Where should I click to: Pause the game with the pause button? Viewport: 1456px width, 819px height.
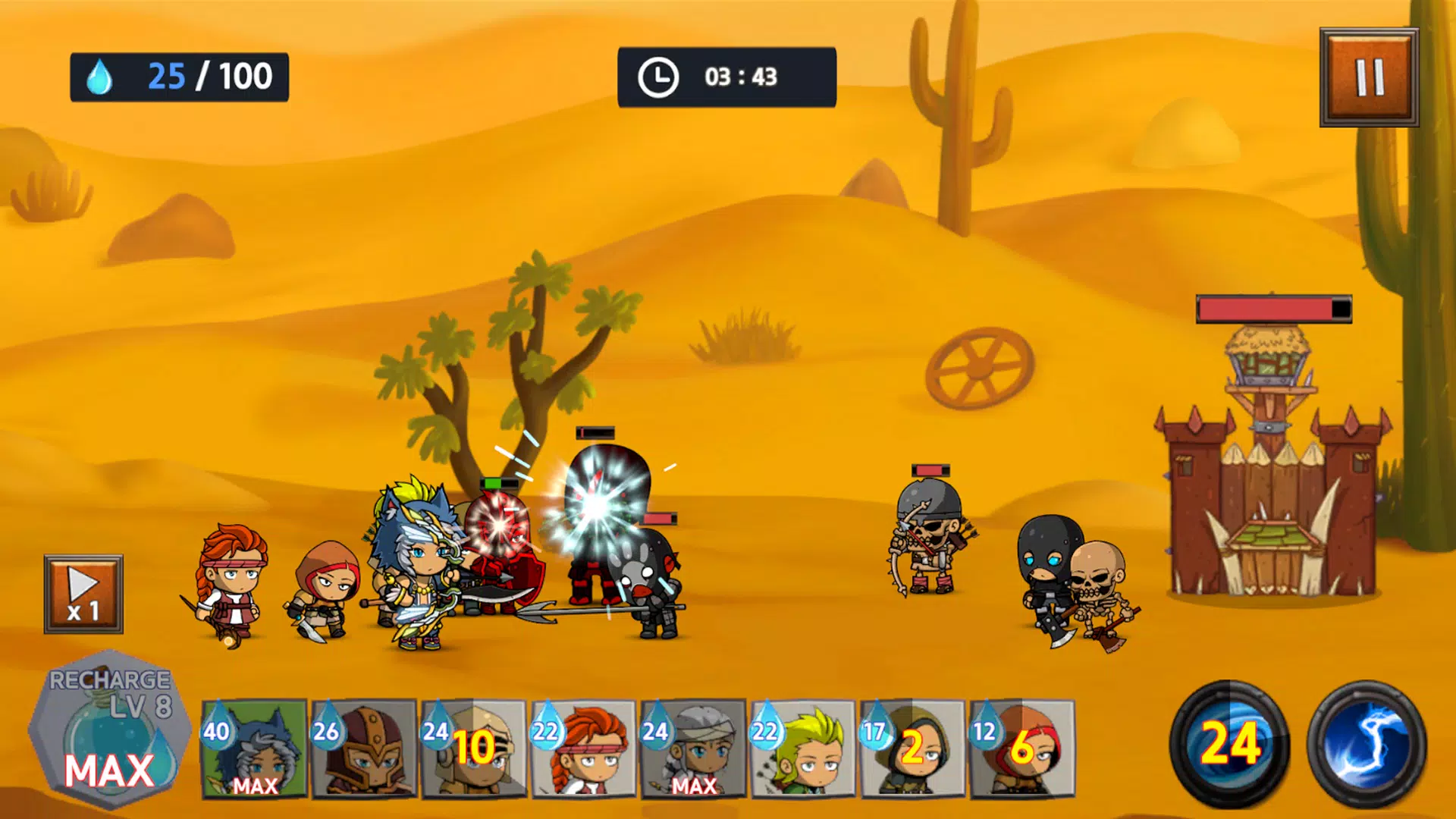pos(1369,77)
